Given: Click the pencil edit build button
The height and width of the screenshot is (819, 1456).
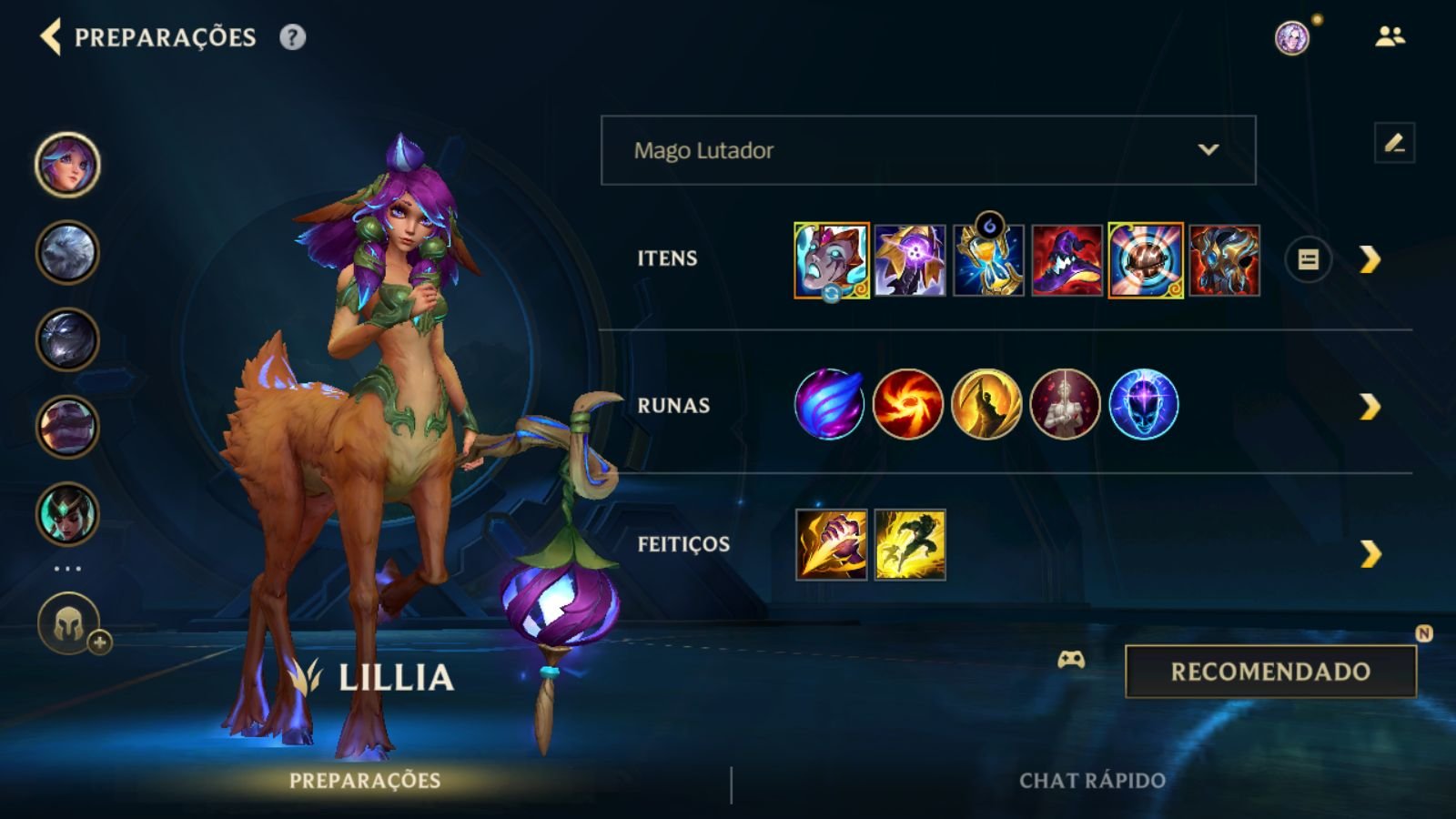Looking at the screenshot, I should 1394,143.
